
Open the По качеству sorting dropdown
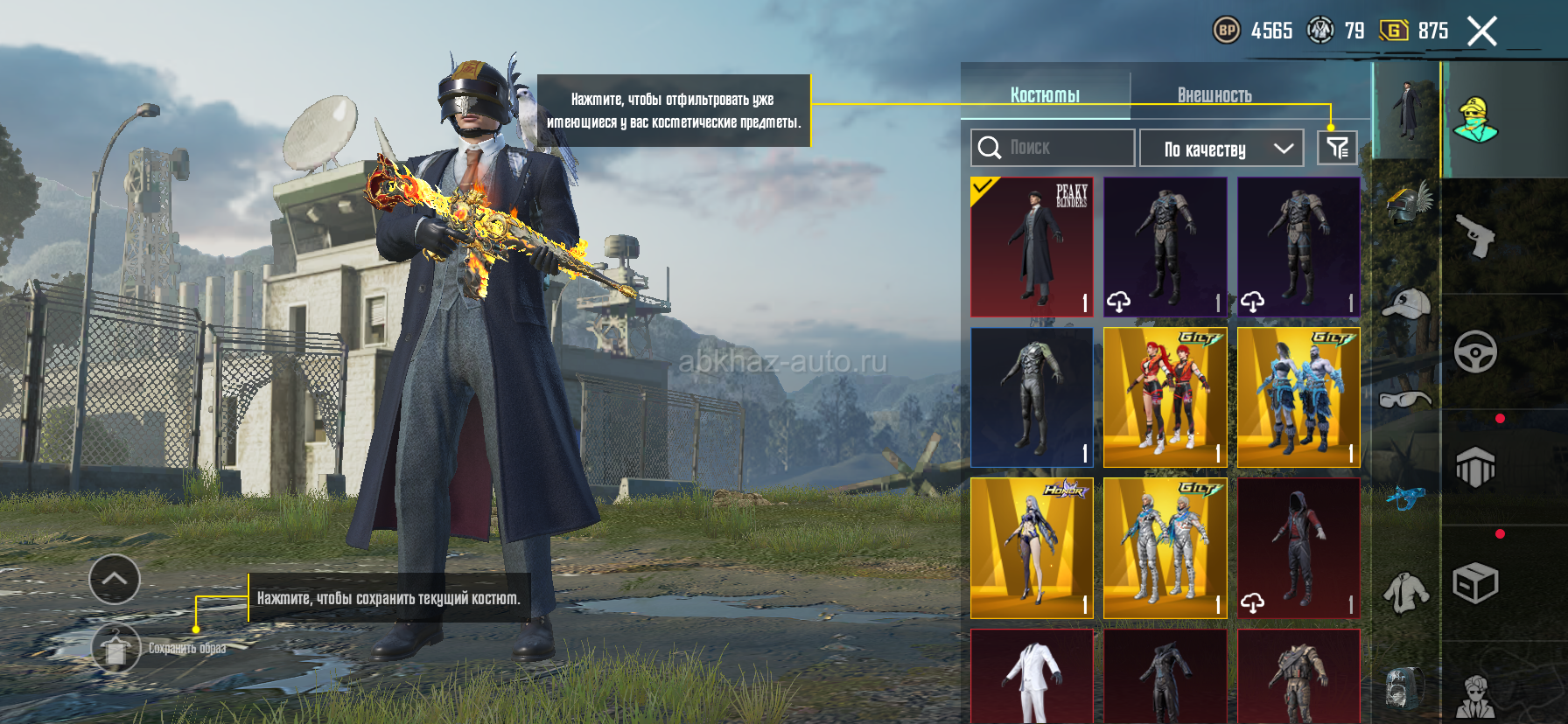(x=1221, y=149)
